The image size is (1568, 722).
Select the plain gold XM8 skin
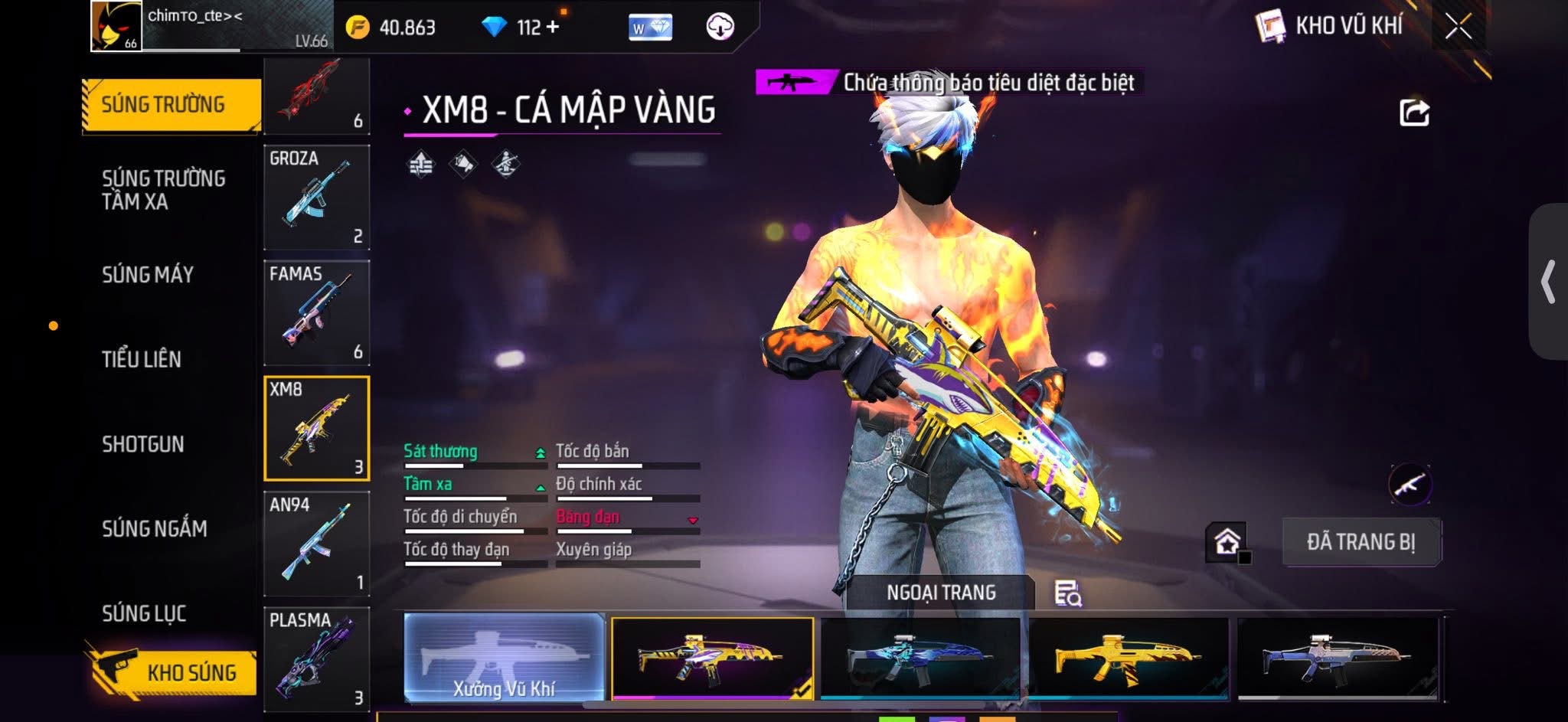(1128, 658)
